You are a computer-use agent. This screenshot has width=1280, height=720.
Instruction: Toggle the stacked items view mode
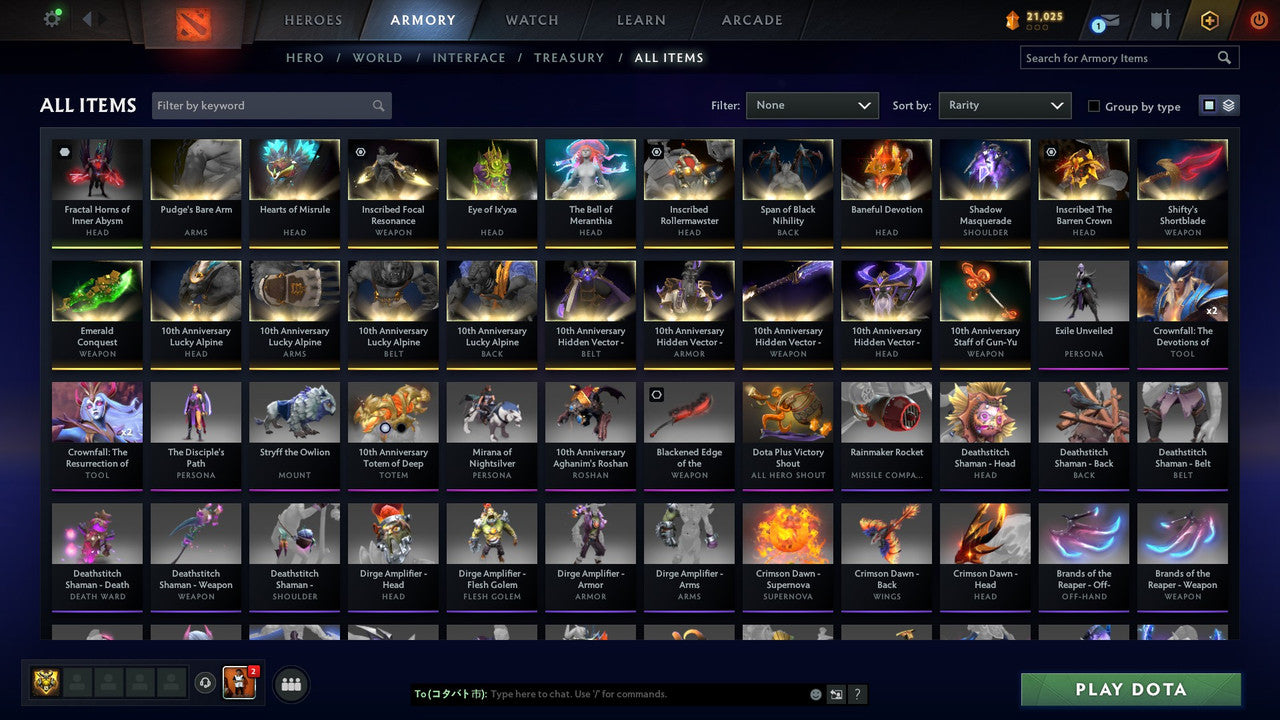click(1228, 104)
